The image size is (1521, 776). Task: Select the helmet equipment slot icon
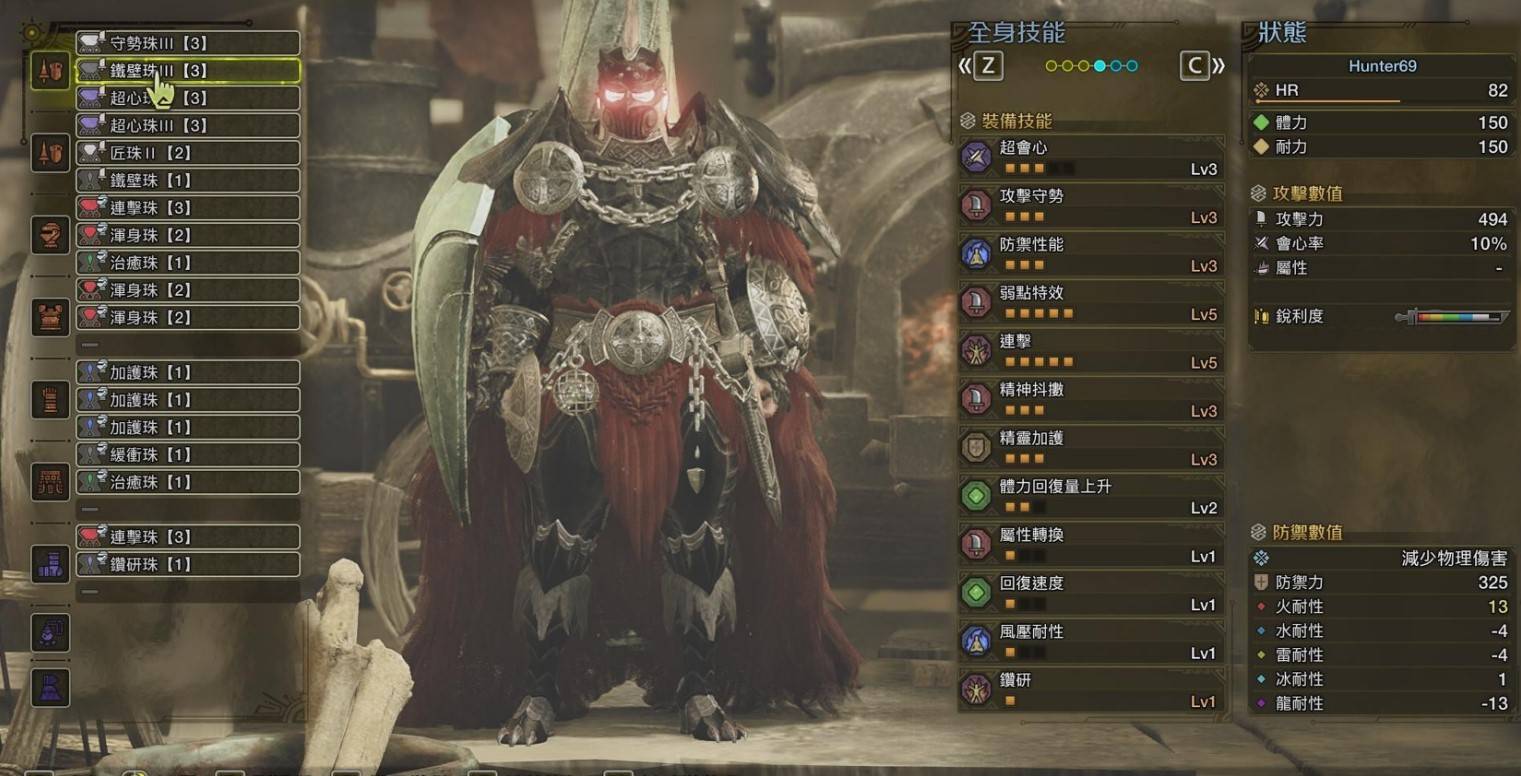point(50,234)
